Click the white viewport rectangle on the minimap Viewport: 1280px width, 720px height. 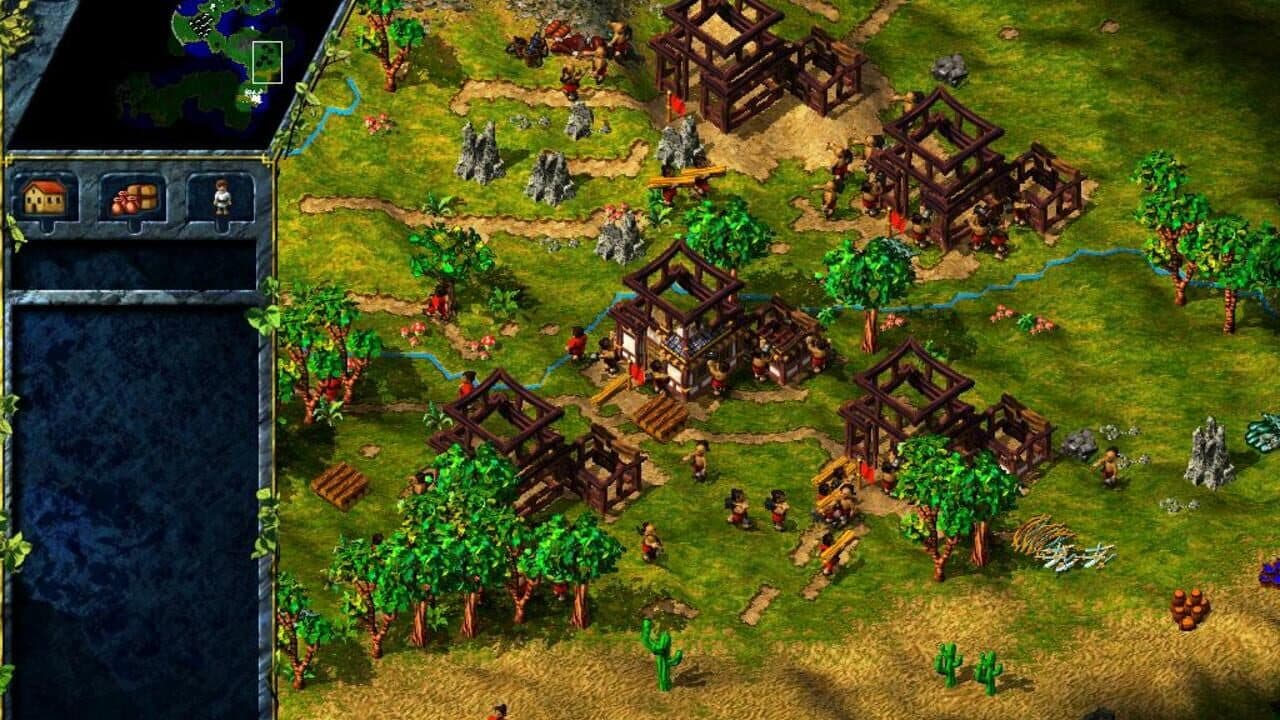click(x=267, y=62)
